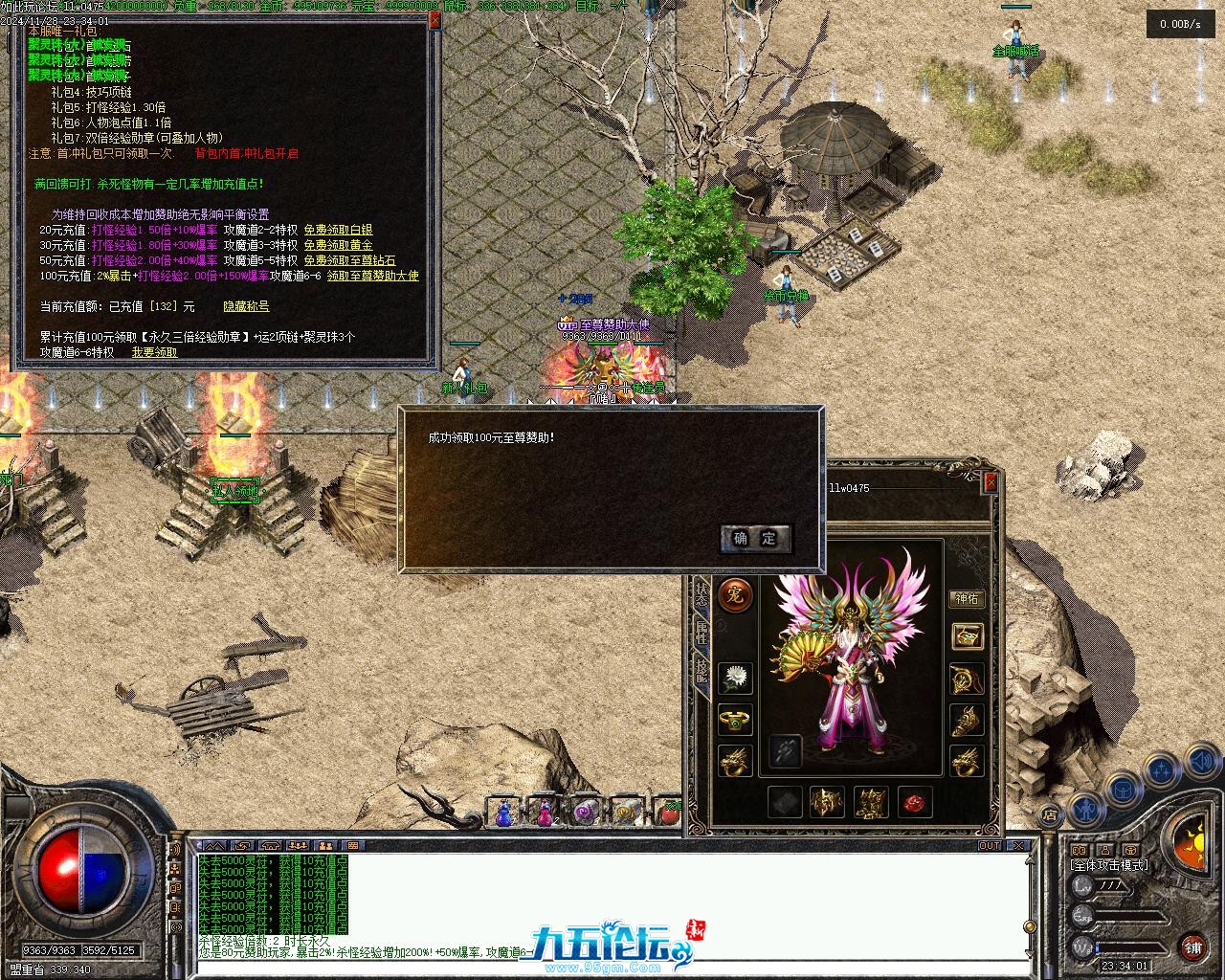Screen dimensions: 1225x980
Task: Claim the 至尊赞助大使 title
Action: pyautogui.click(x=372, y=276)
